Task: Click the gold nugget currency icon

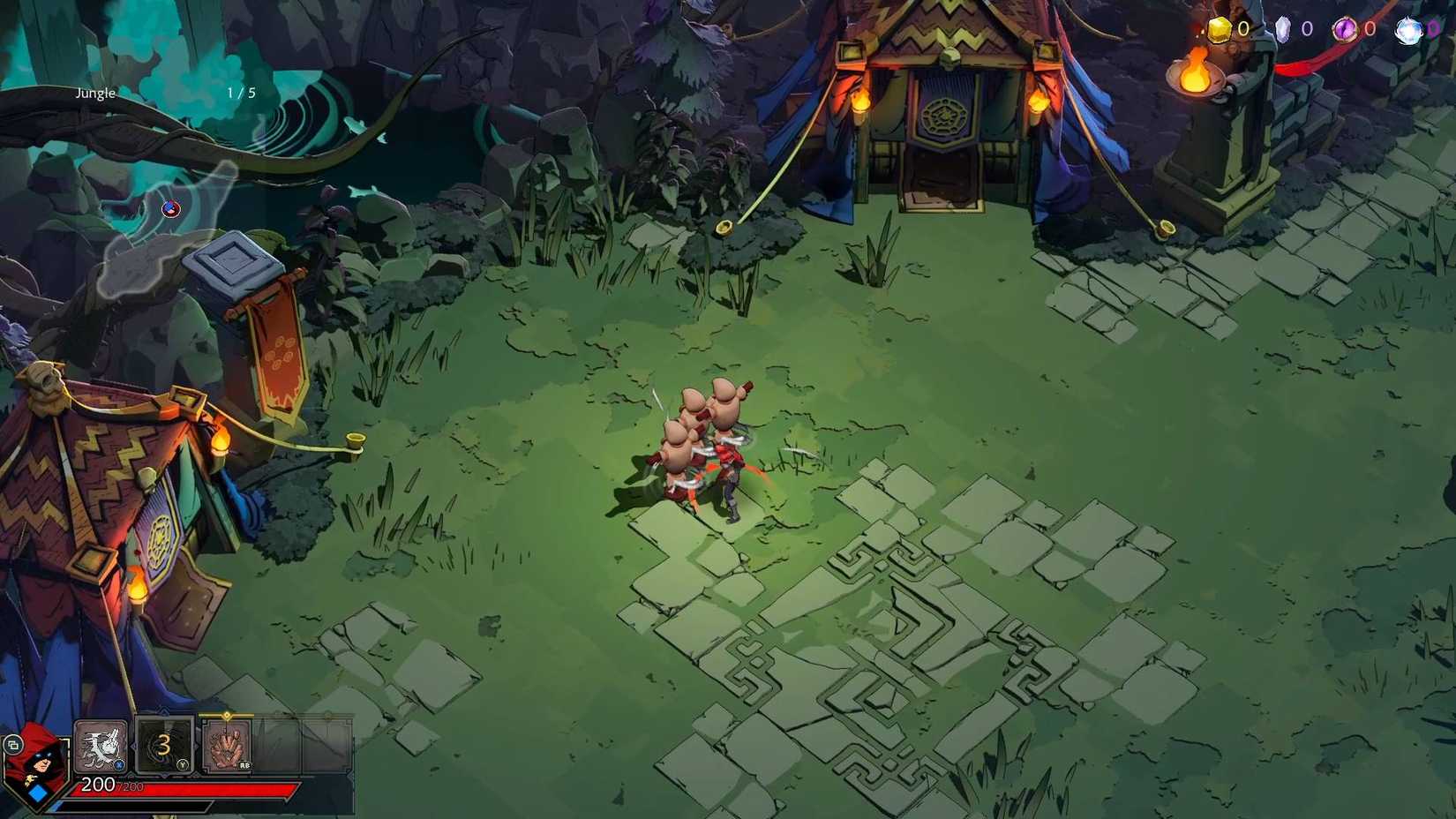Action: point(1220,29)
